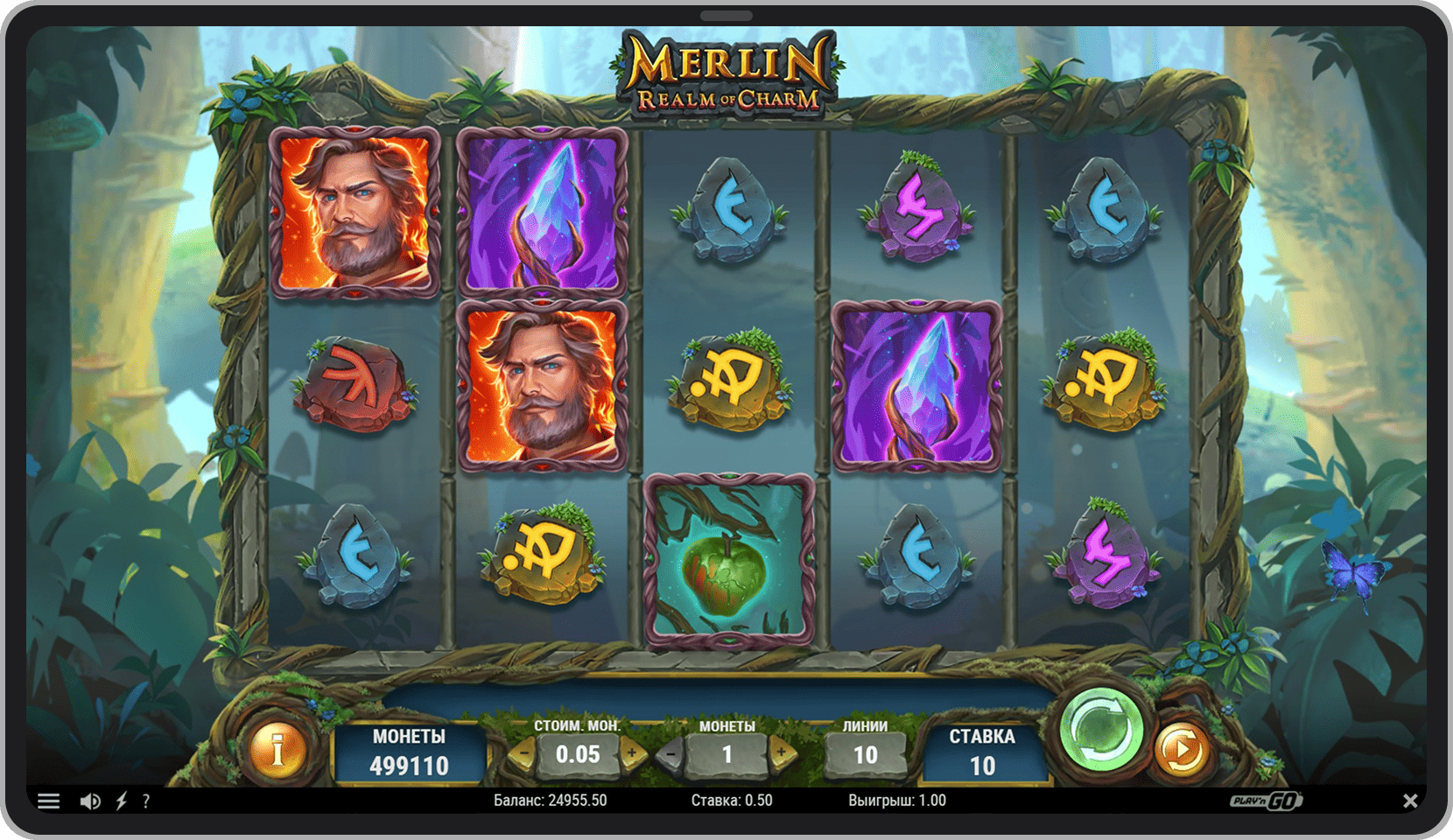Decrease the coin value with minus
Image resolution: width=1453 pixels, height=840 pixels.
pos(523,753)
